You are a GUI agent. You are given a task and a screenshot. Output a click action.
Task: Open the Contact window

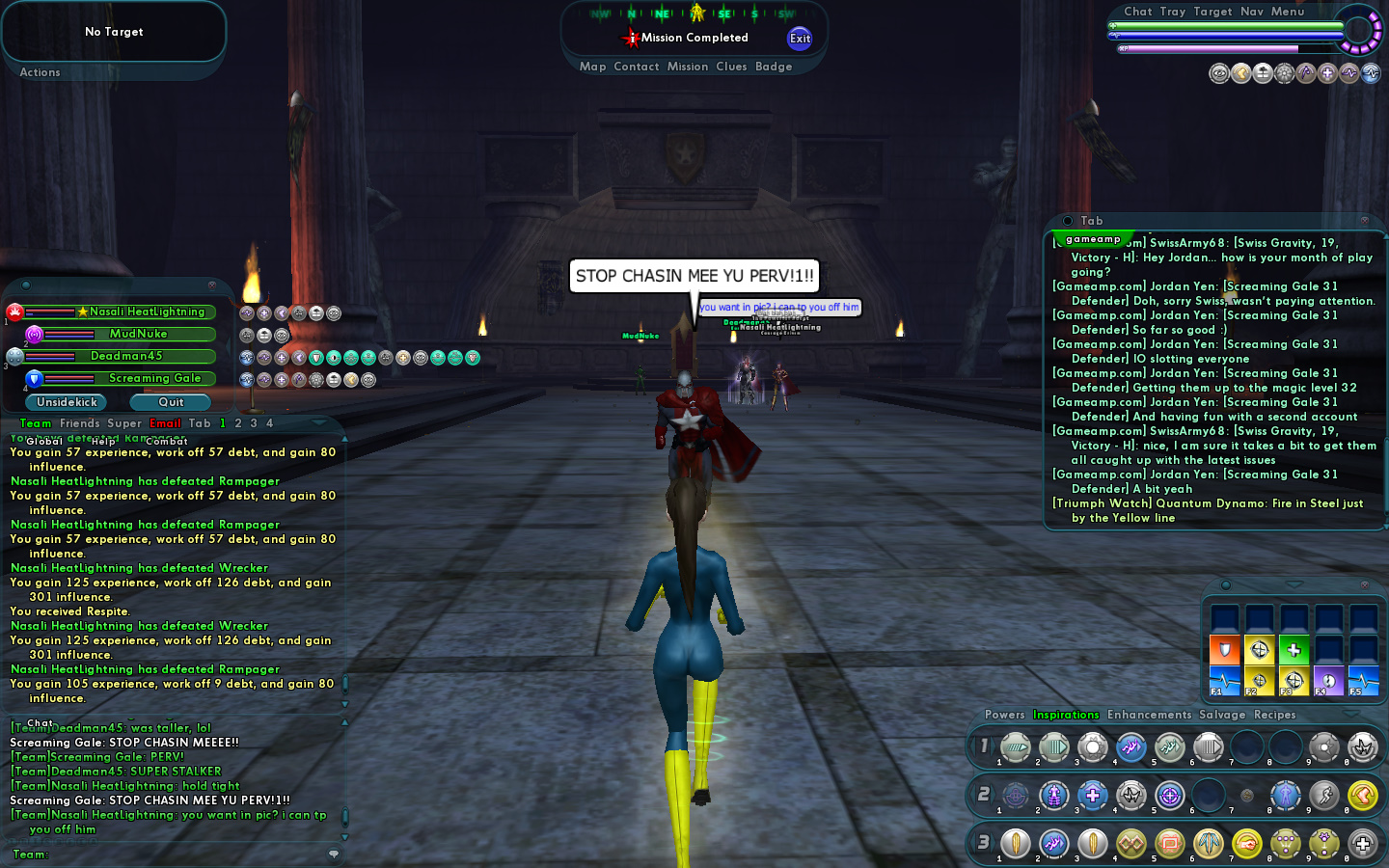point(637,67)
